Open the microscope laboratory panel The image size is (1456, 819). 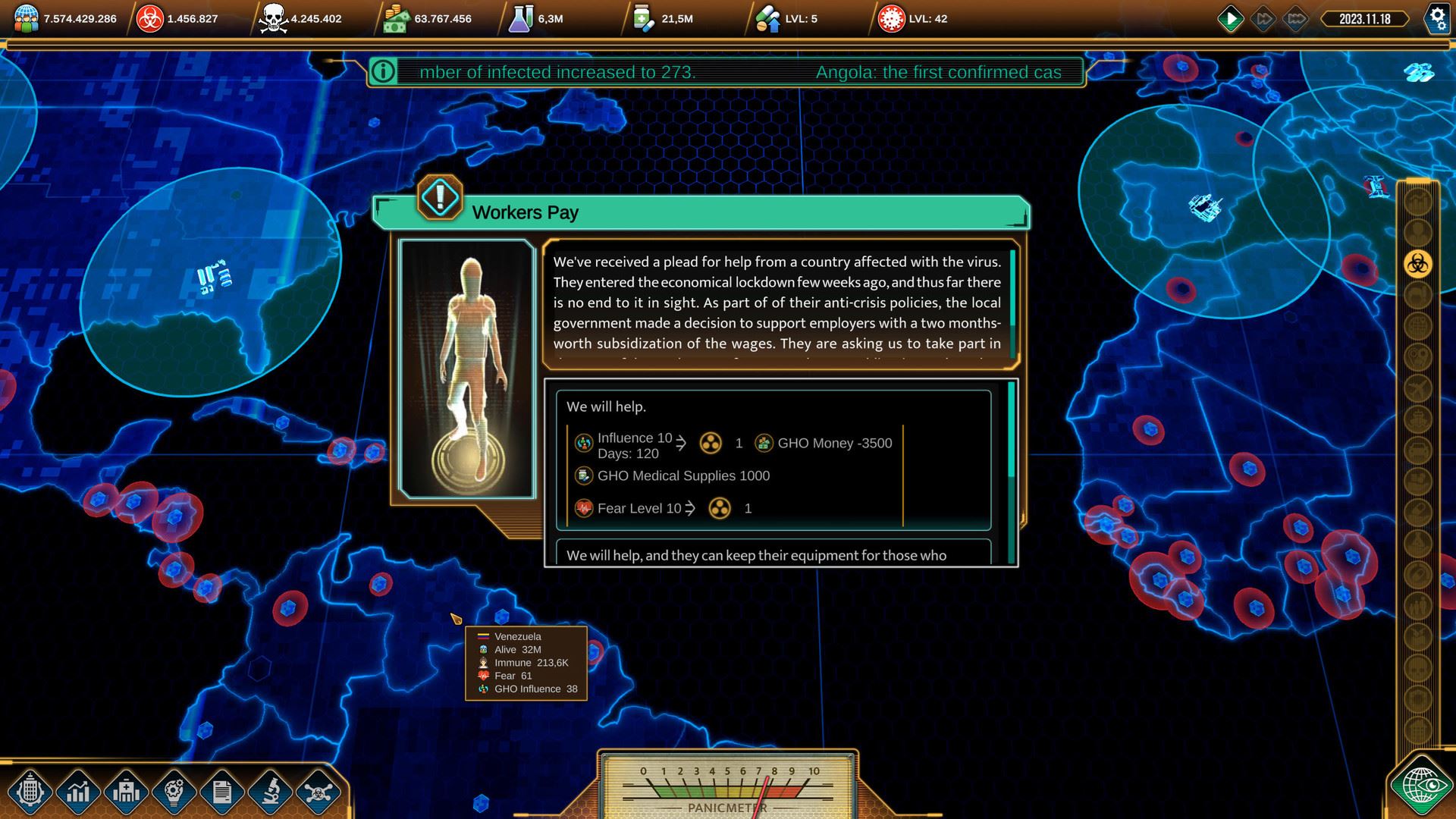[x=270, y=792]
